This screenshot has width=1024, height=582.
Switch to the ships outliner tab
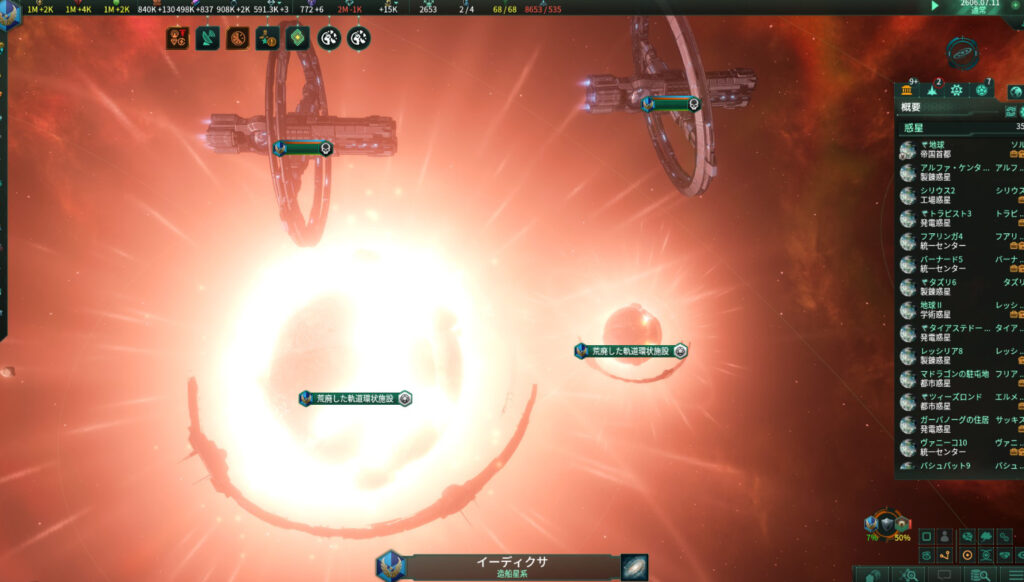tap(933, 90)
